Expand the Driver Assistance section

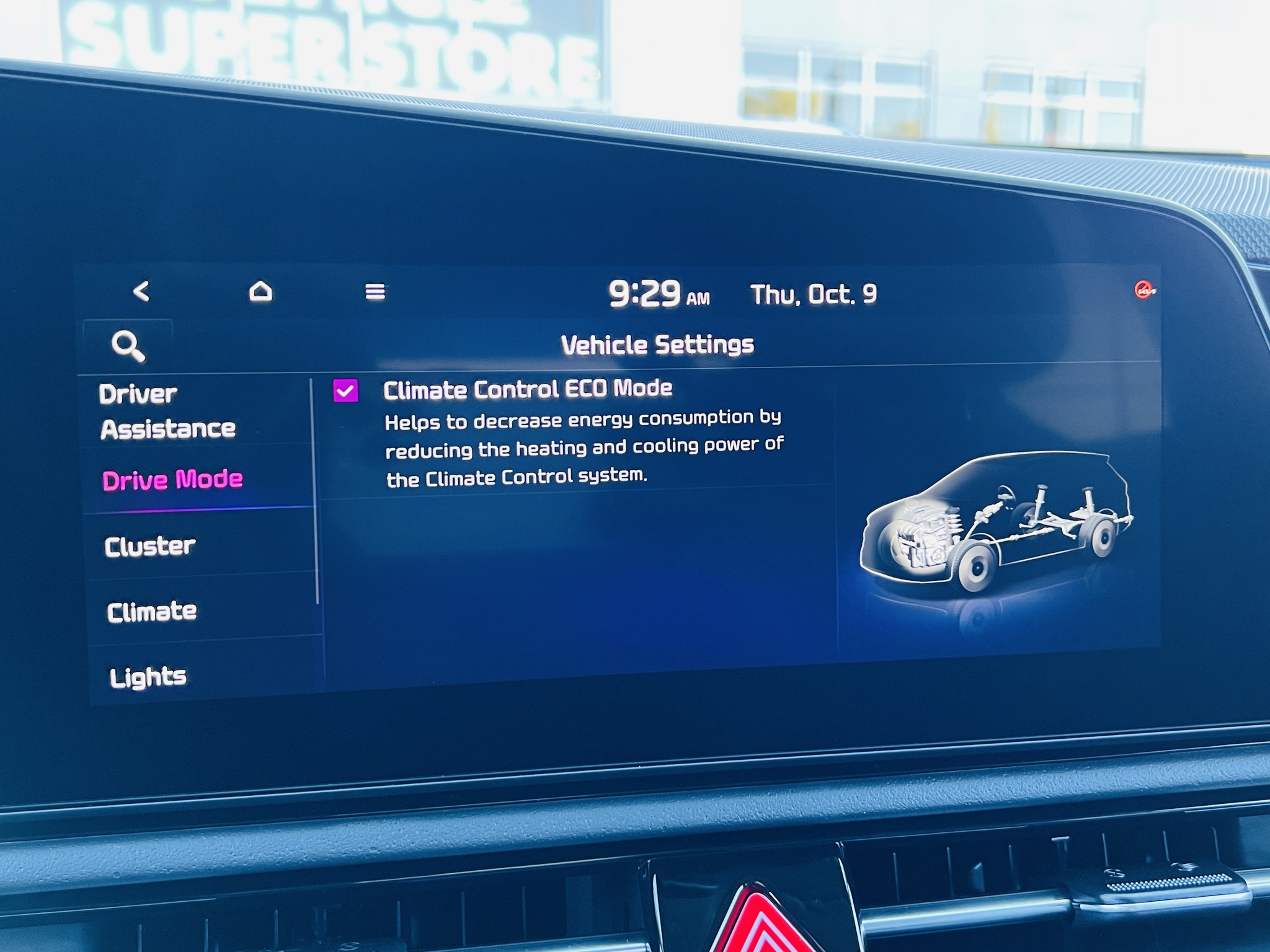[169, 410]
